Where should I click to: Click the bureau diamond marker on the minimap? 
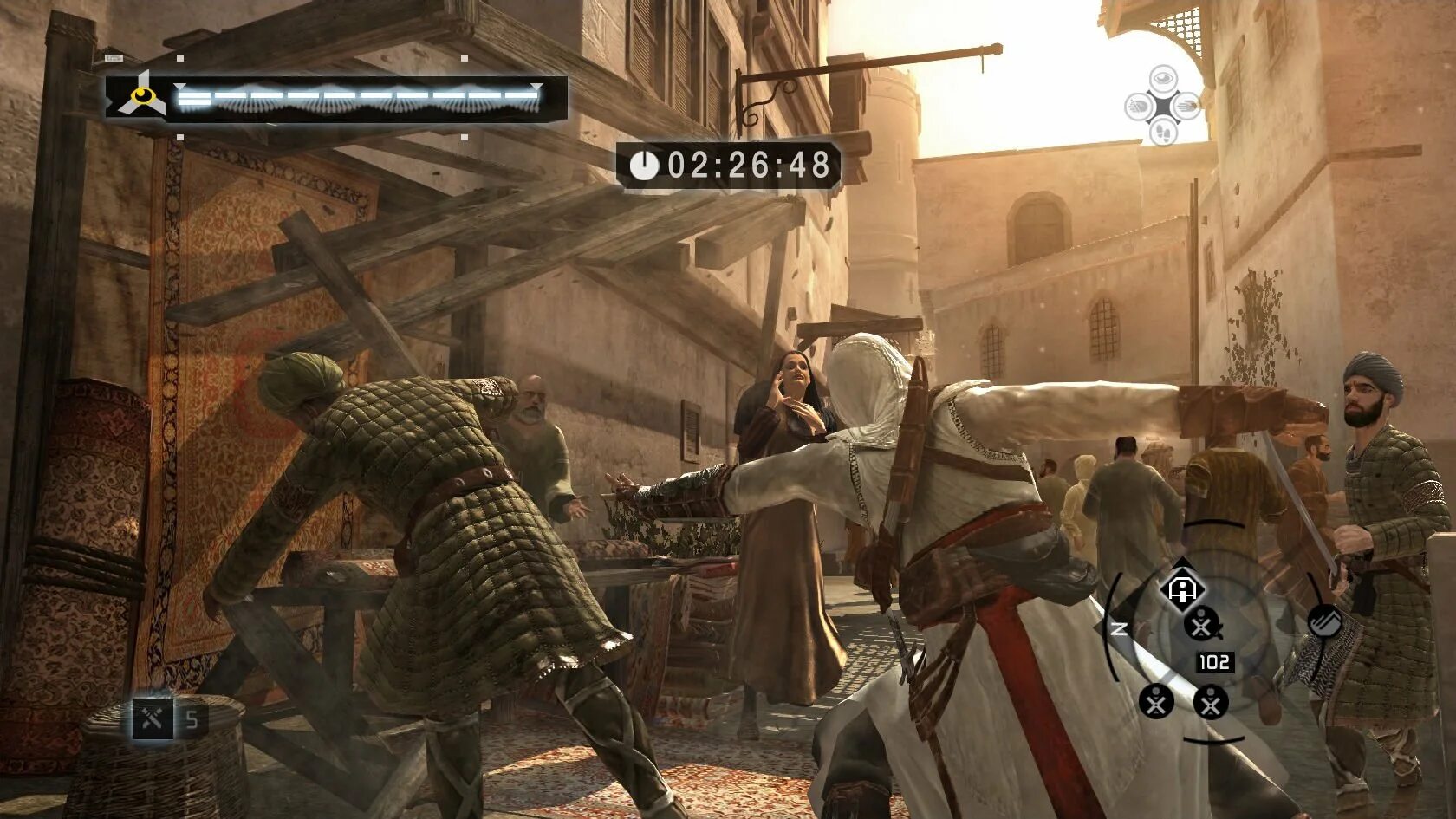coord(1182,589)
